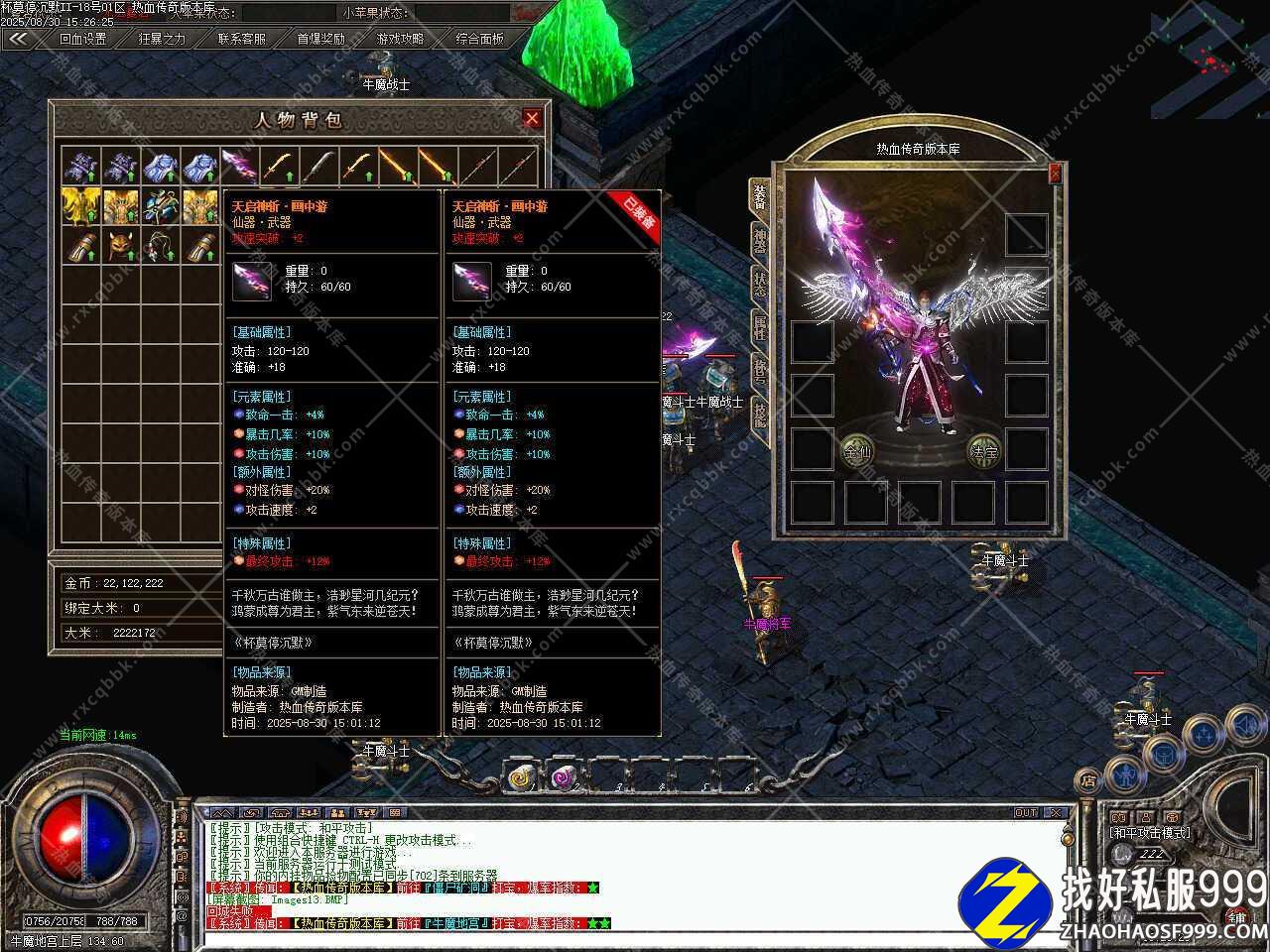Open the 狂暴之力 menu

pos(162,39)
